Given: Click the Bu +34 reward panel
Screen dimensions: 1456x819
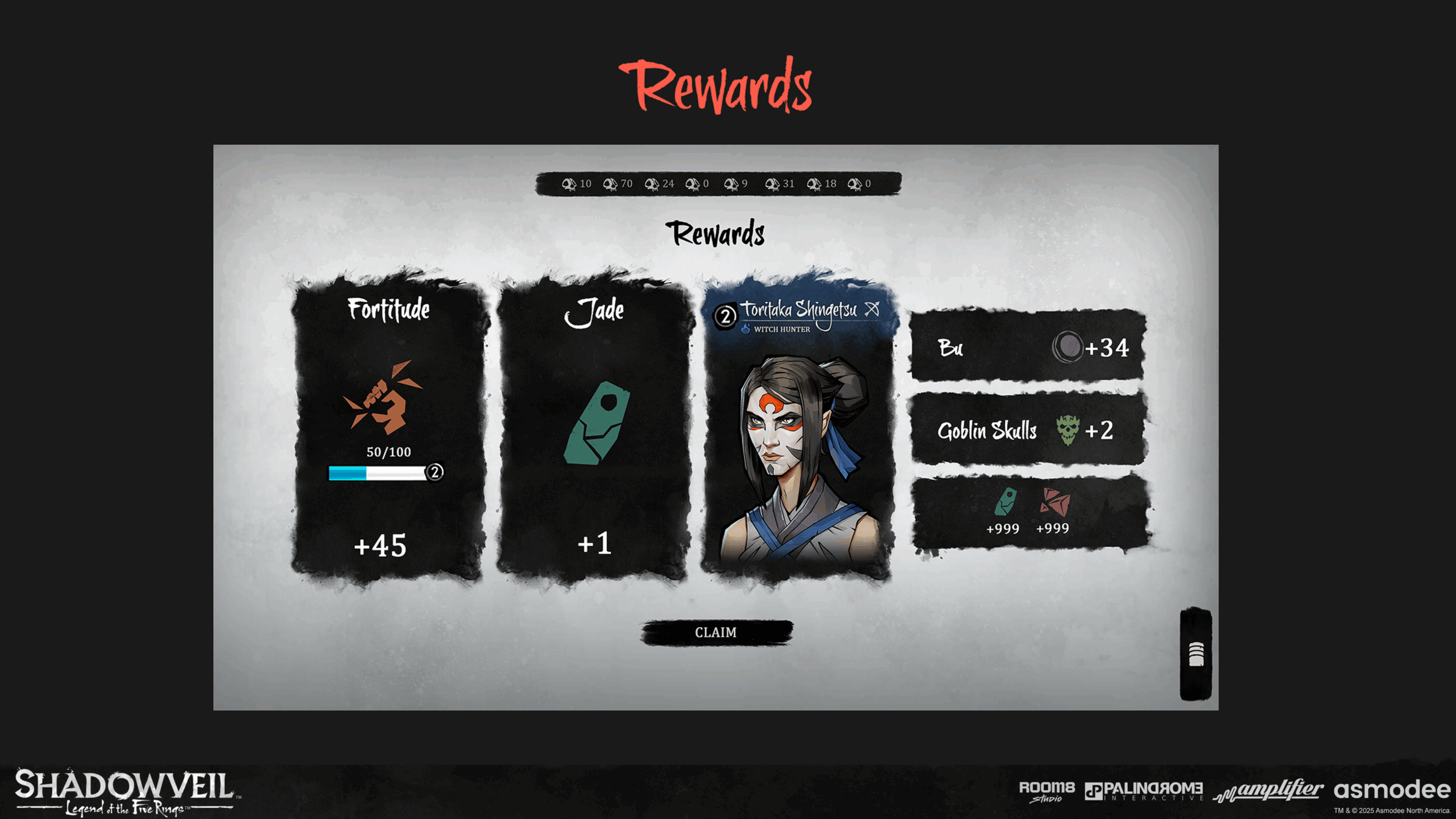Looking at the screenshot, I should tap(1027, 346).
